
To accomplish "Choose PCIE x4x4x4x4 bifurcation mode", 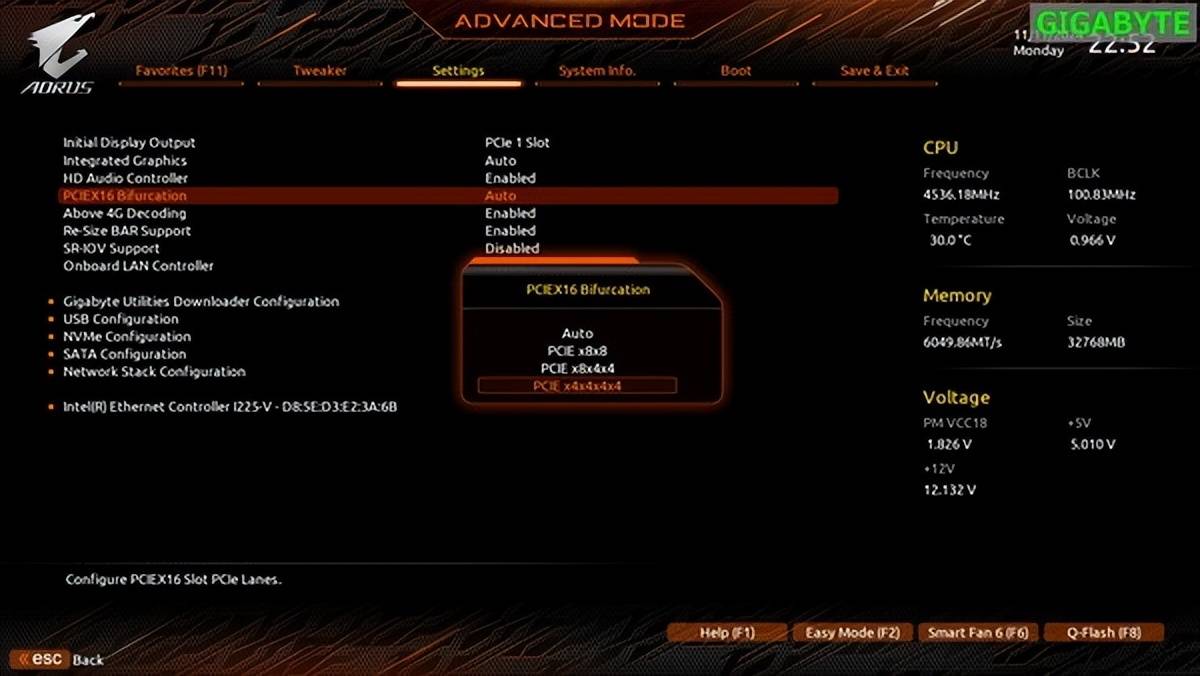I will click(577, 386).
